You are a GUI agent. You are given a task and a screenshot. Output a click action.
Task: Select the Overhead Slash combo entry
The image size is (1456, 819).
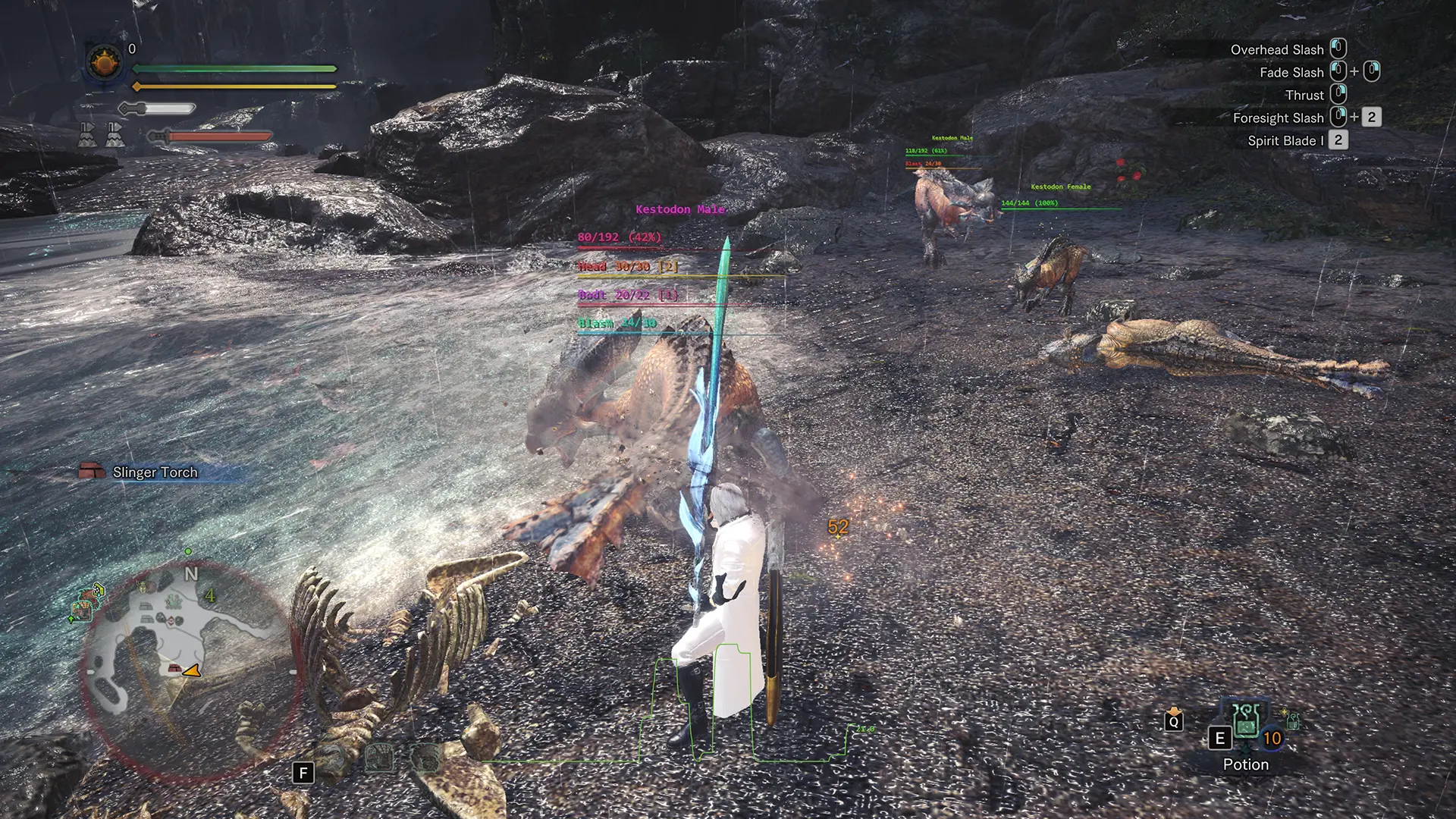point(1276,49)
